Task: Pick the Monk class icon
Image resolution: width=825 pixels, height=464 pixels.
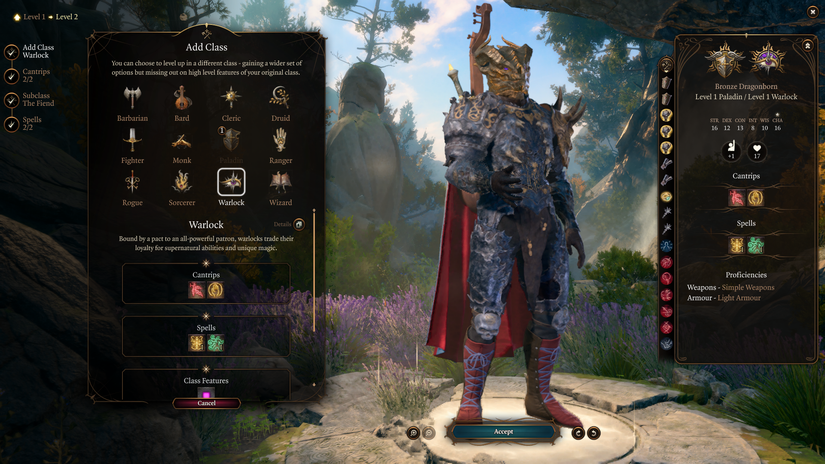Action: 182,140
